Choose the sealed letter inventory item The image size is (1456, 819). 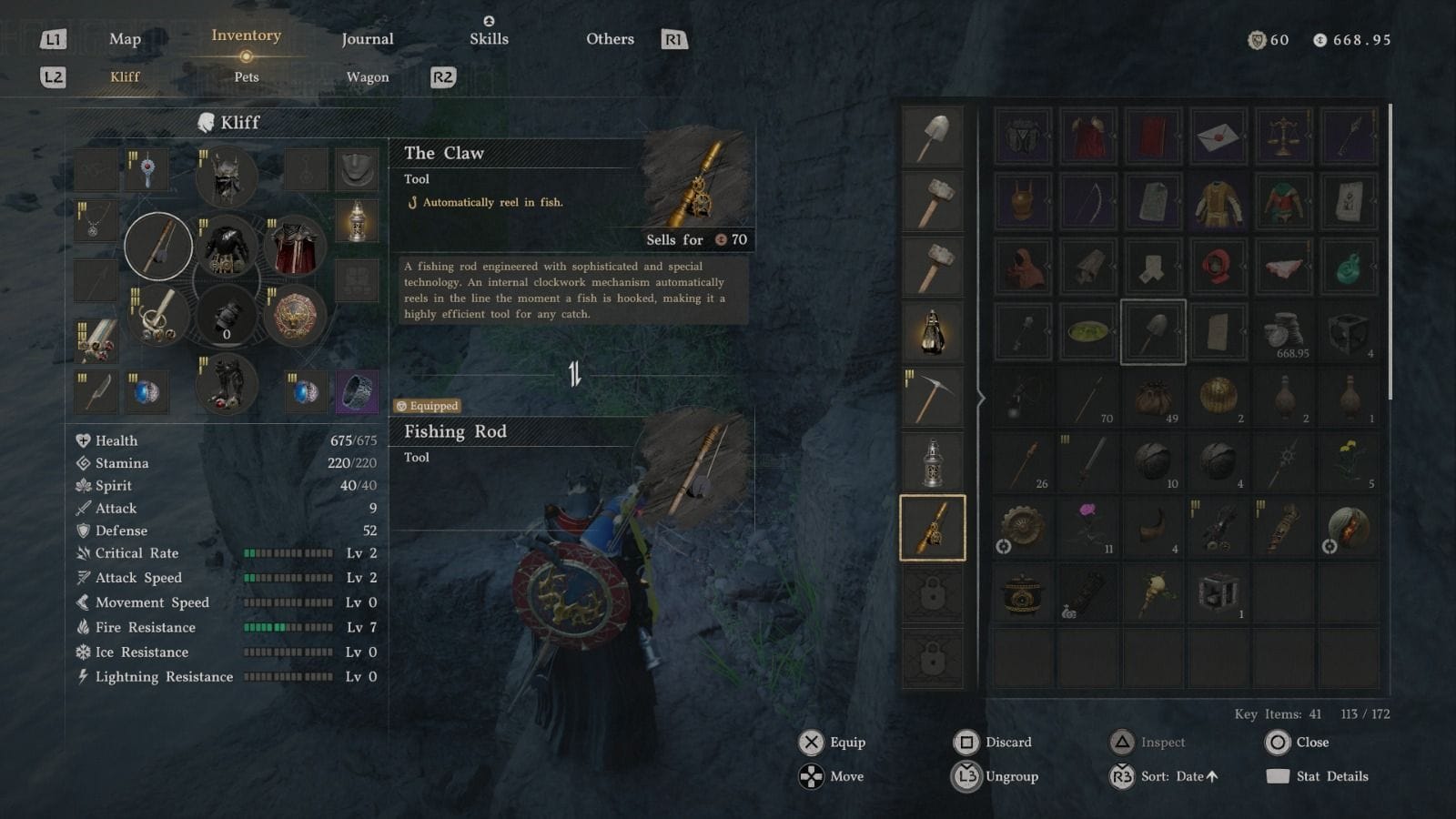coord(1218,136)
